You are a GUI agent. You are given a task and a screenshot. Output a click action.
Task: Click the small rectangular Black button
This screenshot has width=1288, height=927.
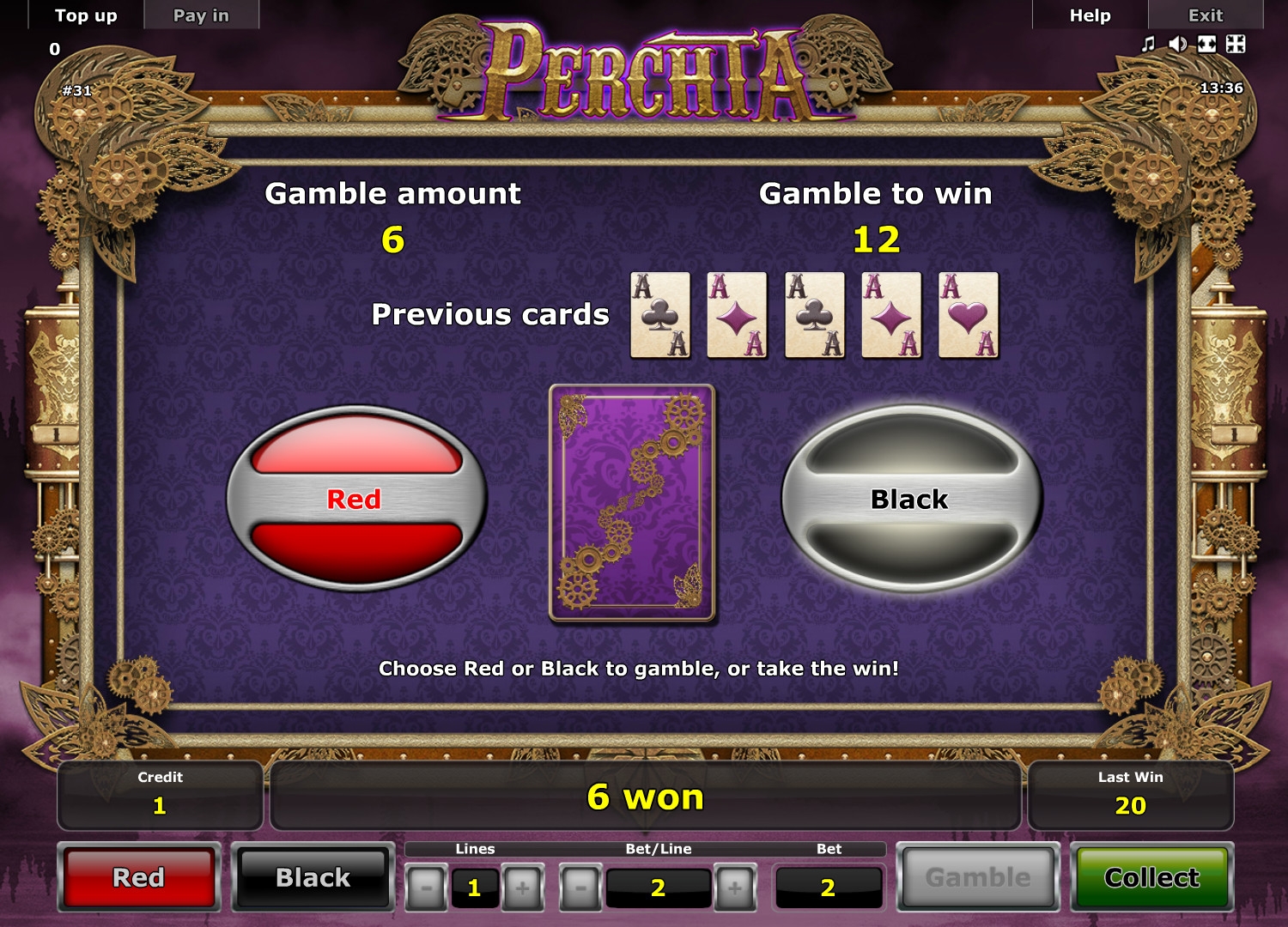[x=313, y=878]
